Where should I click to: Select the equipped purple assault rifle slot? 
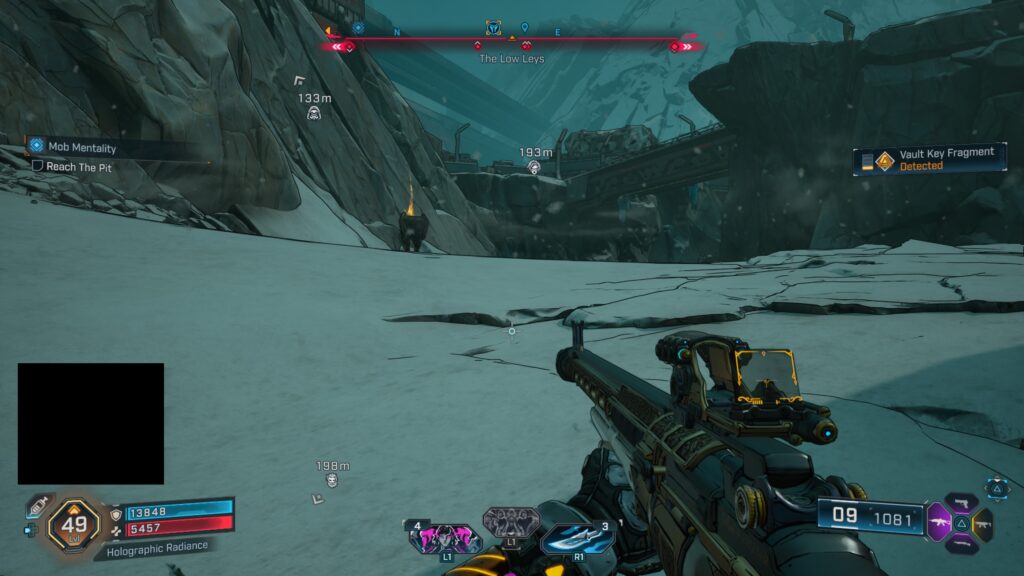940,522
